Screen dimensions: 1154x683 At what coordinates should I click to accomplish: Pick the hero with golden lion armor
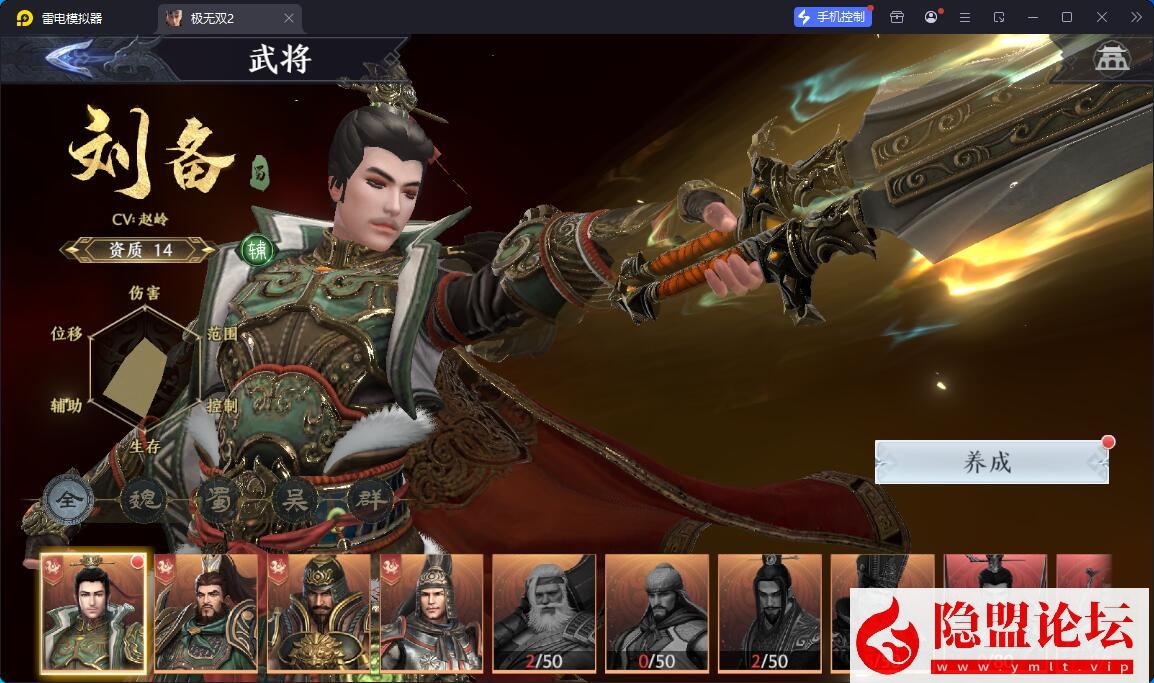[319, 612]
